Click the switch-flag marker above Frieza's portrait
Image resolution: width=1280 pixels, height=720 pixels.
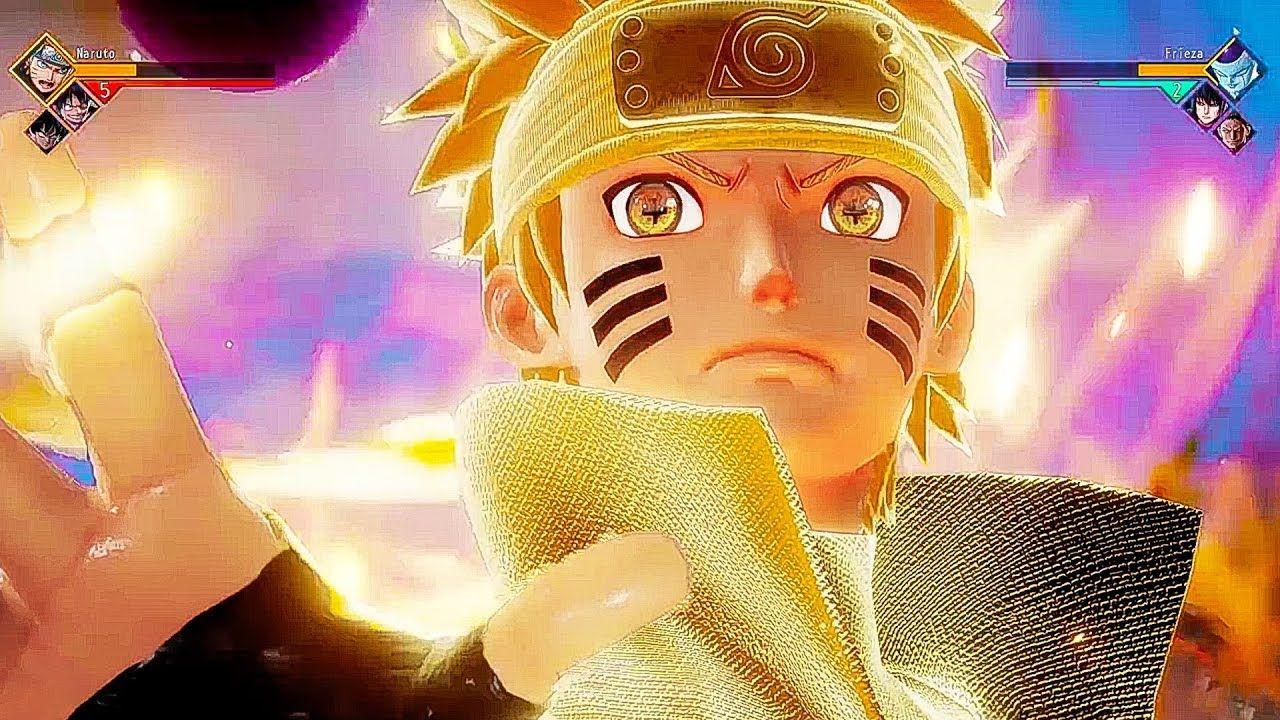coord(1236,31)
